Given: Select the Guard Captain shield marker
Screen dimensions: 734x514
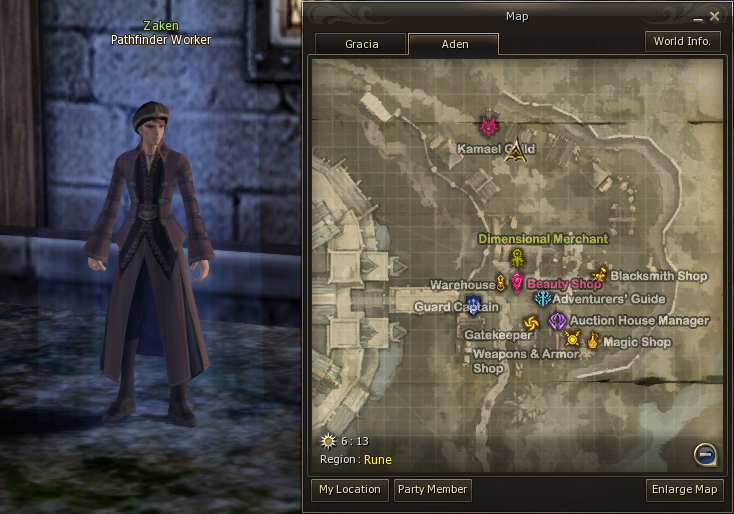Looking at the screenshot, I should click(x=474, y=305).
